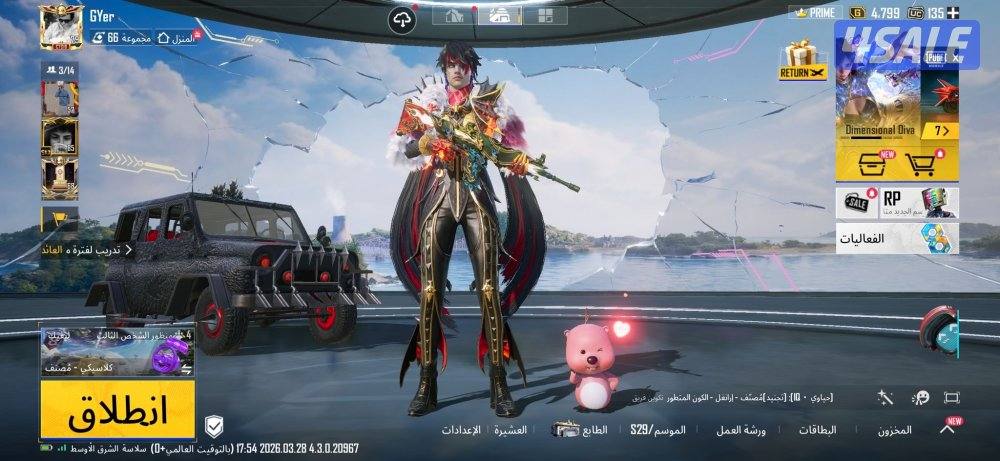The image size is (1000, 461).
Task: Open the الفعاليات events panel
Action: point(897,239)
